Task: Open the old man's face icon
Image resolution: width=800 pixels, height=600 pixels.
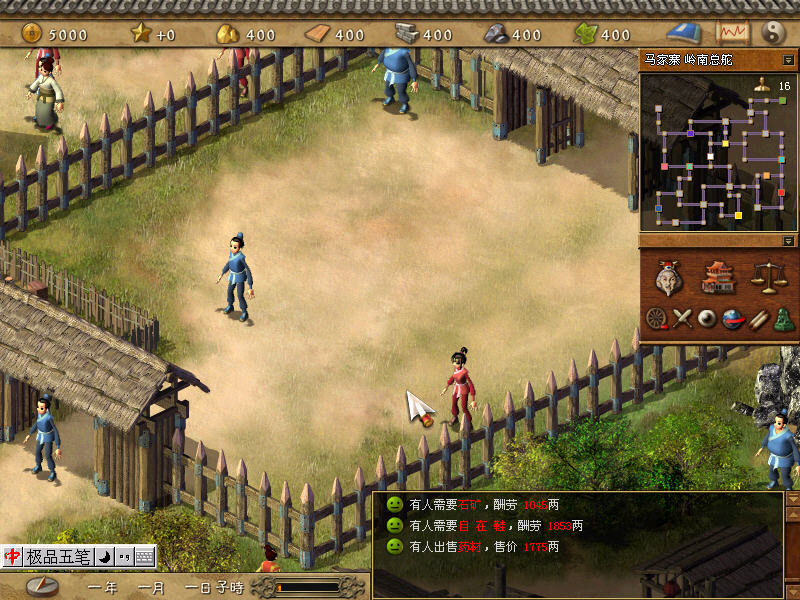Action: tap(669, 279)
